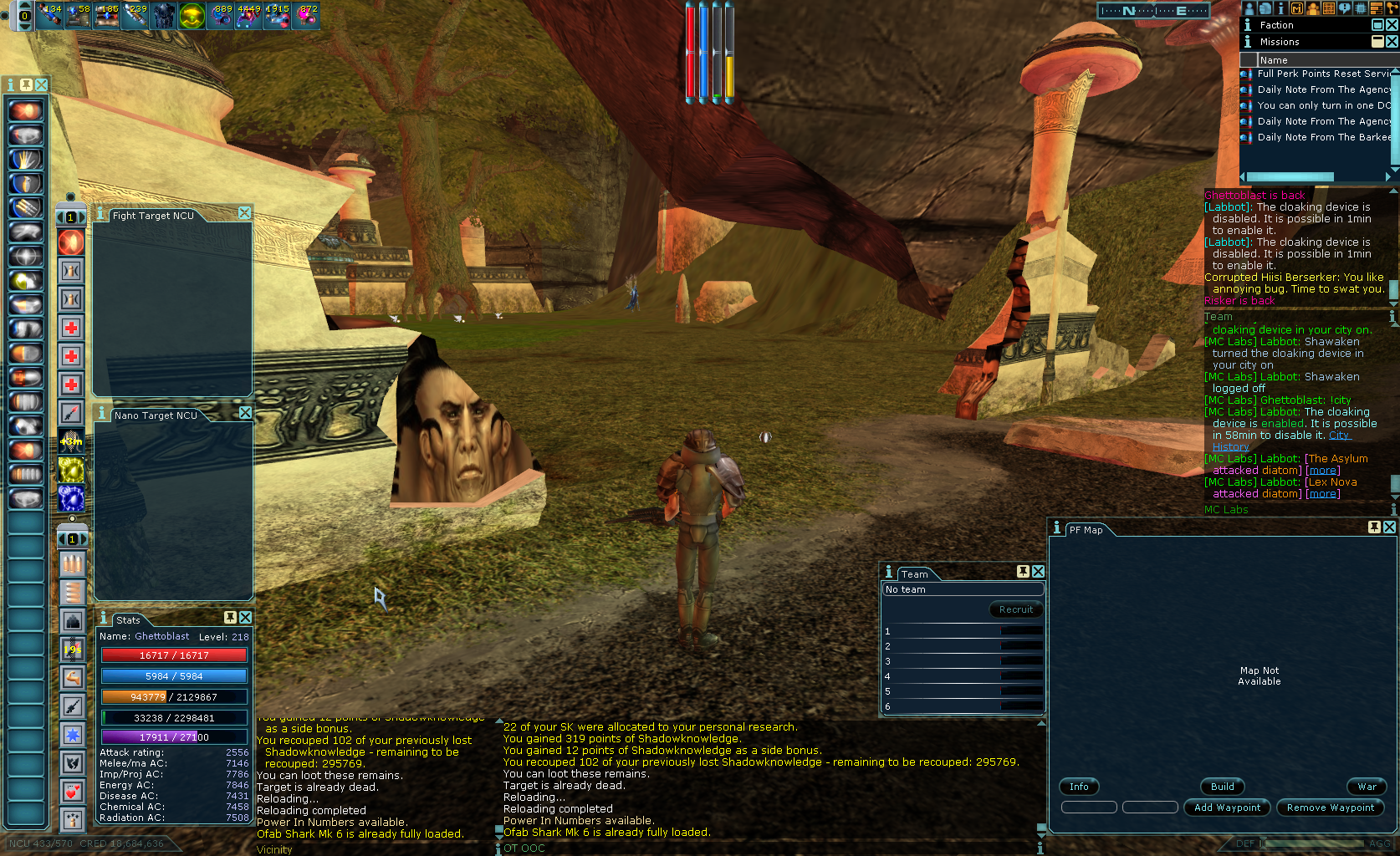Close the Team window
1400x856 pixels.
(1038, 572)
